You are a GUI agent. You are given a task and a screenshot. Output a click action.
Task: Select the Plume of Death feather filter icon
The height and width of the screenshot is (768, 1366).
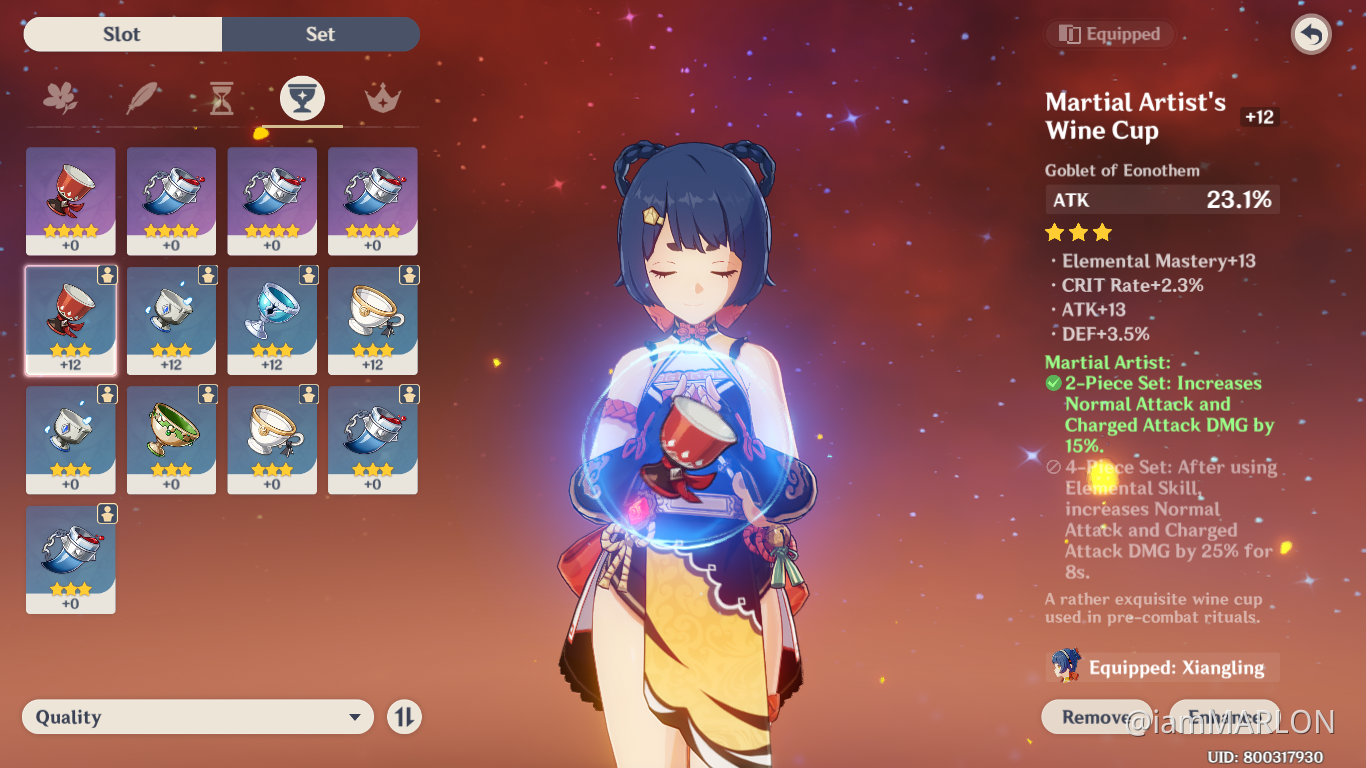[141, 98]
